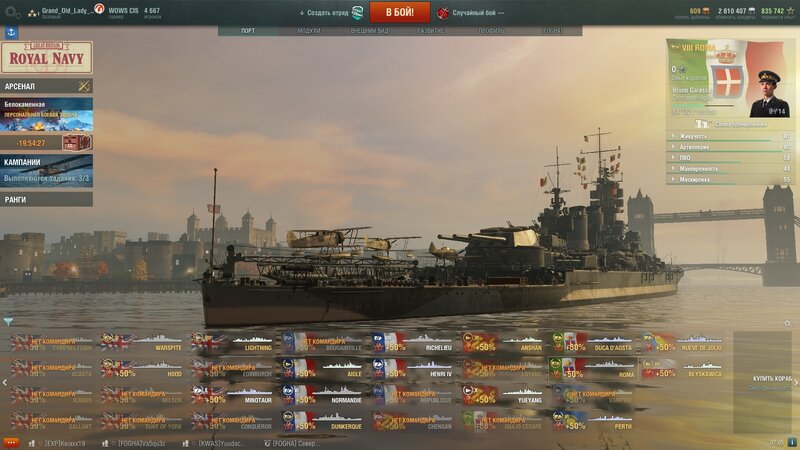This screenshot has height=450, width=800.
Task: Show the Профиль tab
Action: (491, 31)
